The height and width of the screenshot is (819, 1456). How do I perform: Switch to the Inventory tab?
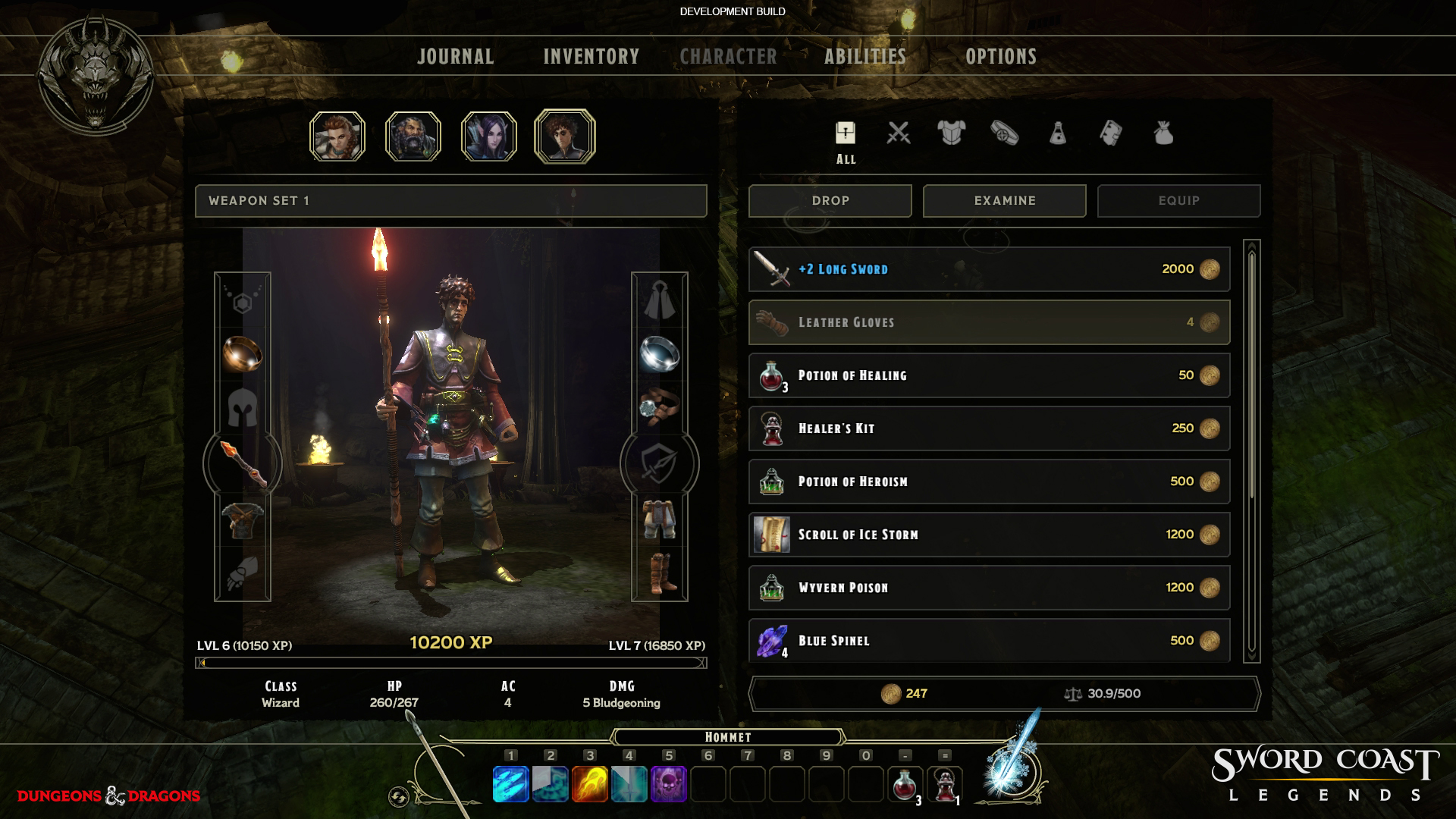pyautogui.click(x=591, y=57)
